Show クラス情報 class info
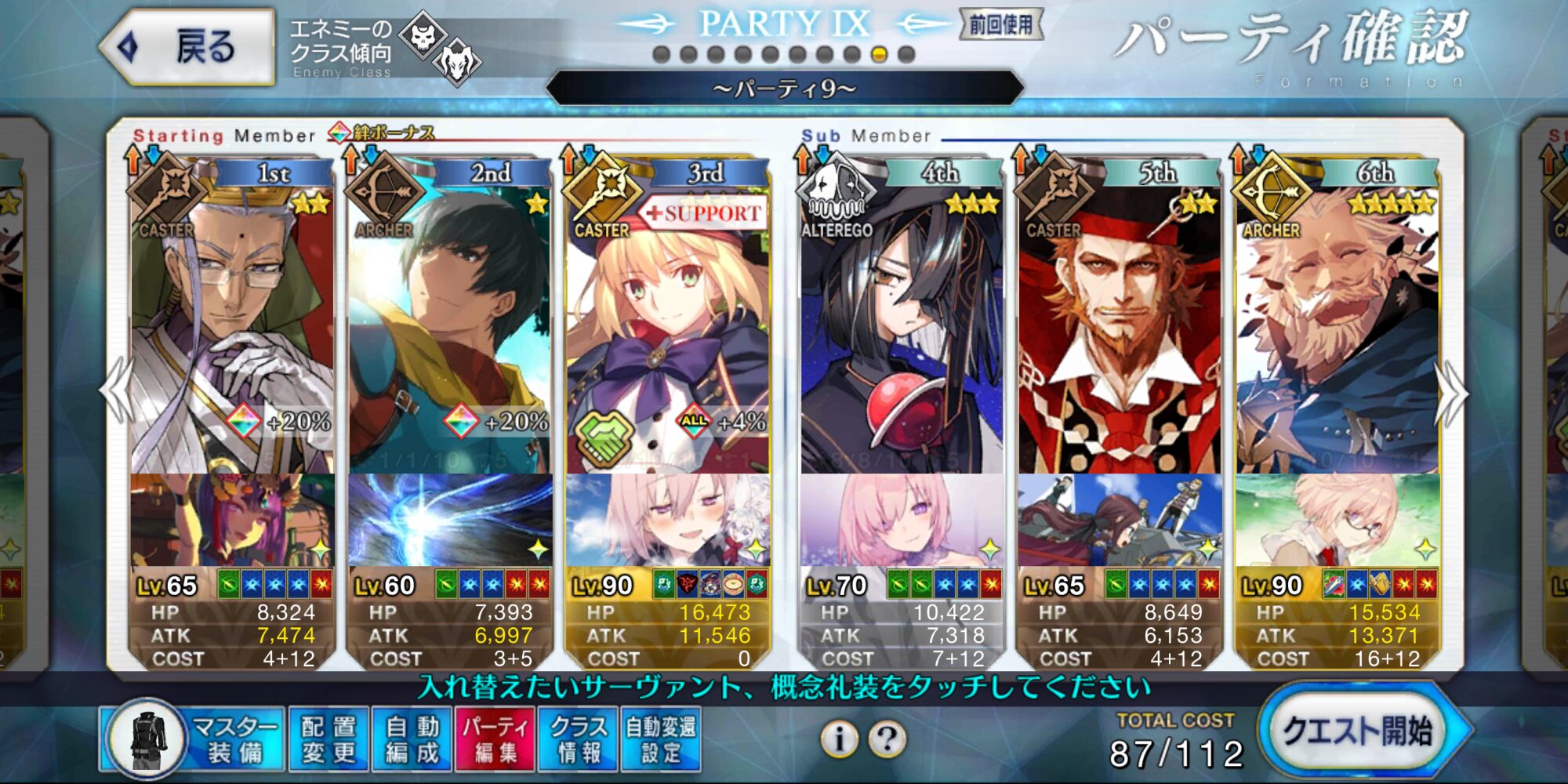The width and height of the screenshot is (1568, 784). 579,739
